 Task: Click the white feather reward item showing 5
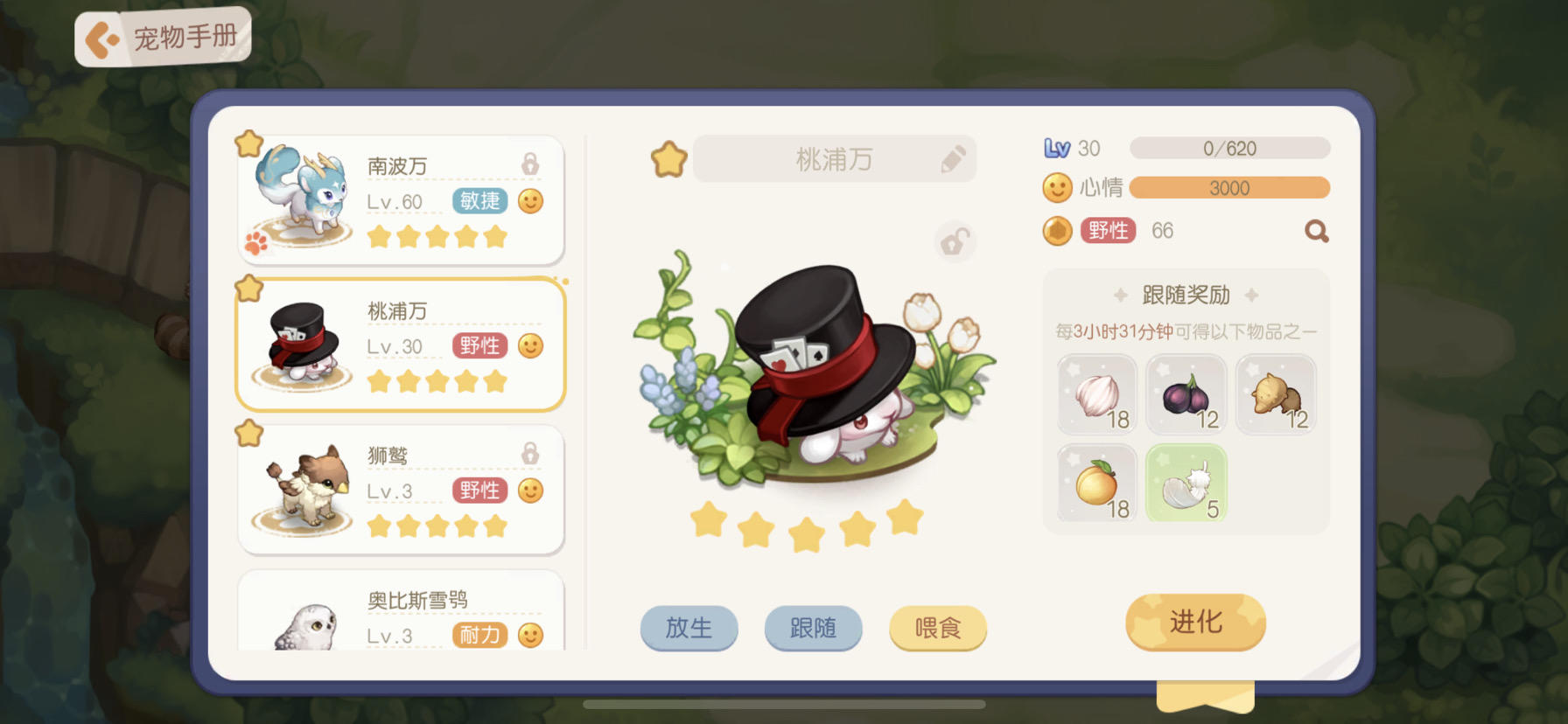1186,483
